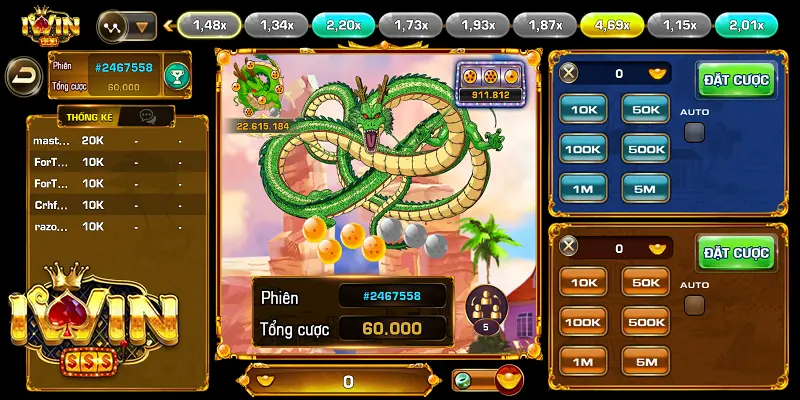800x400 pixels.
Task: Clear the blue panel's bet amount with X
Action: pos(569,73)
